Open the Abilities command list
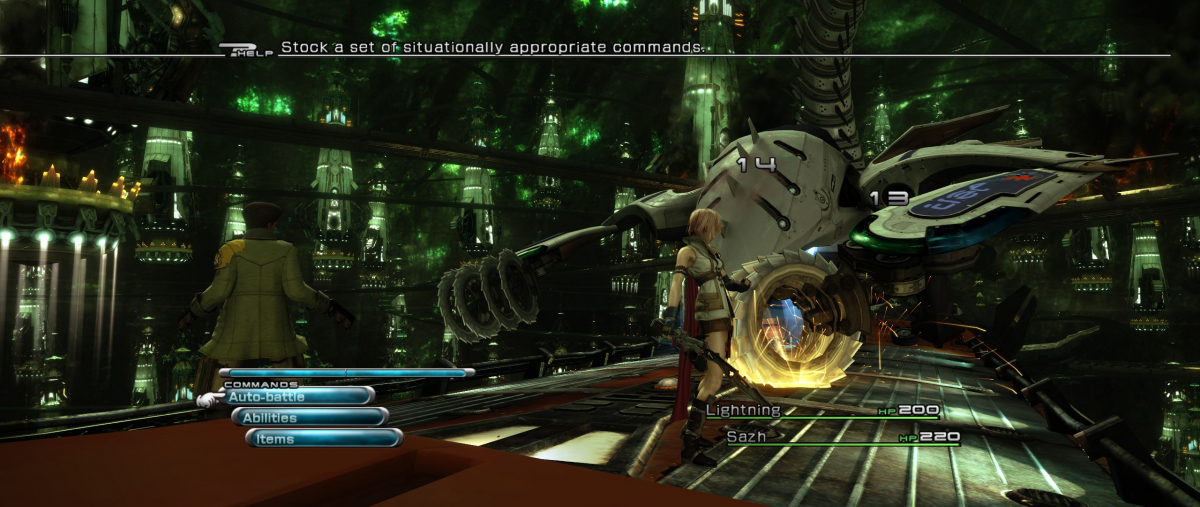Screen dimensions: 1200x507 pos(311,417)
